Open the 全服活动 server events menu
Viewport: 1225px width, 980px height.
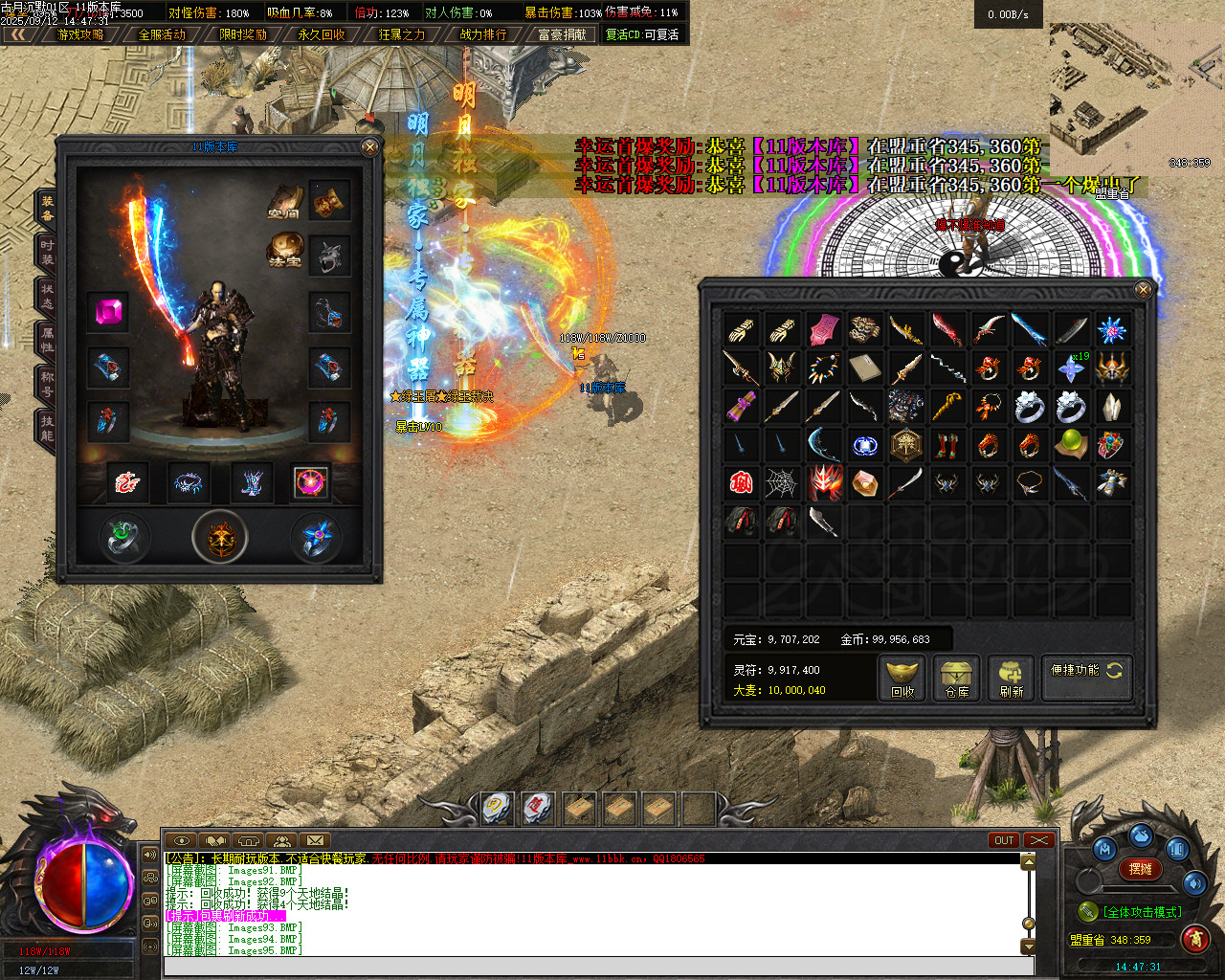click(x=162, y=34)
